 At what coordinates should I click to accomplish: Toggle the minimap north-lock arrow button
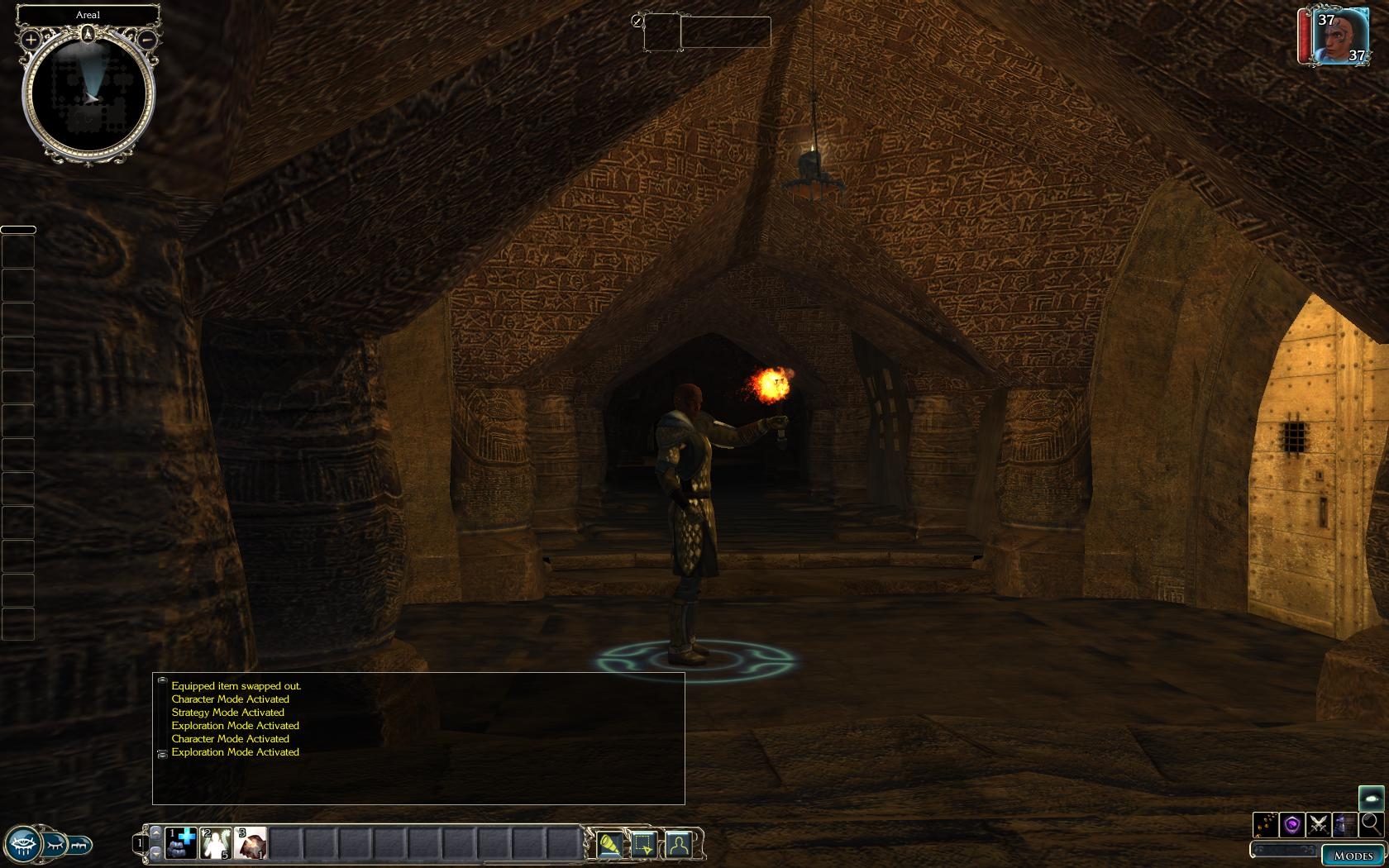click(88, 34)
